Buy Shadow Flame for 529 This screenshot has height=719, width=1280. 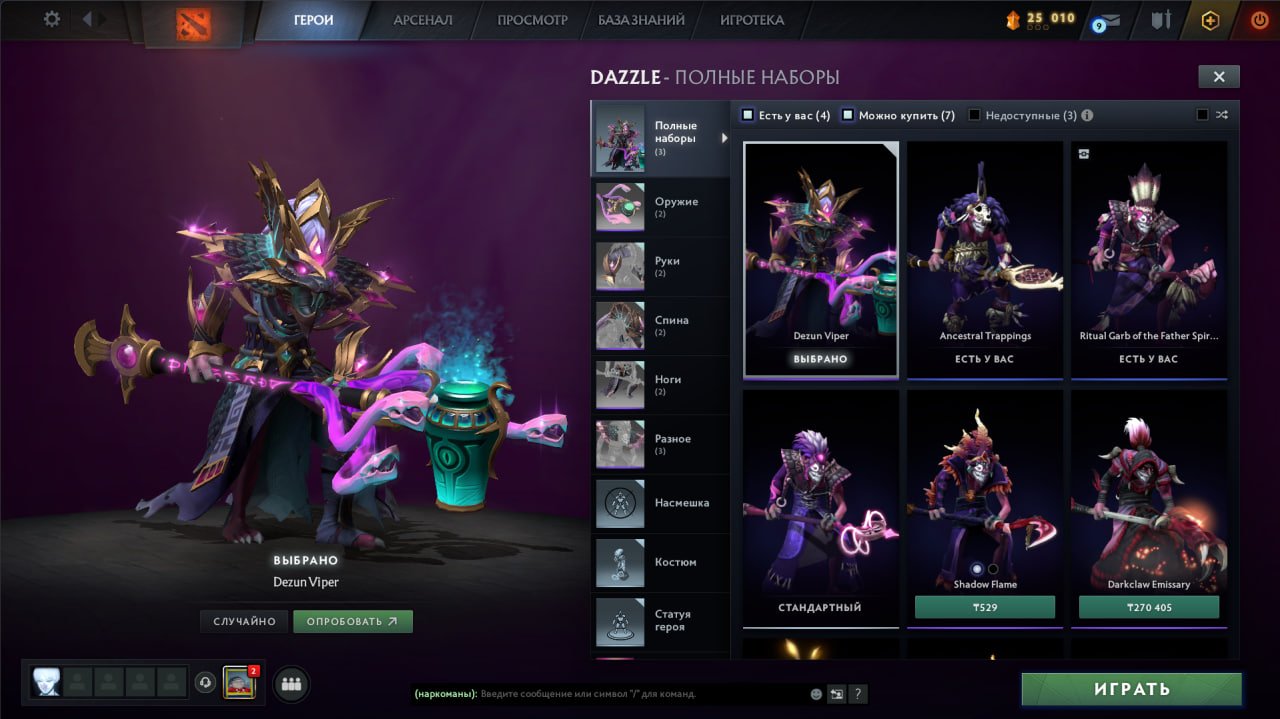[x=985, y=607]
